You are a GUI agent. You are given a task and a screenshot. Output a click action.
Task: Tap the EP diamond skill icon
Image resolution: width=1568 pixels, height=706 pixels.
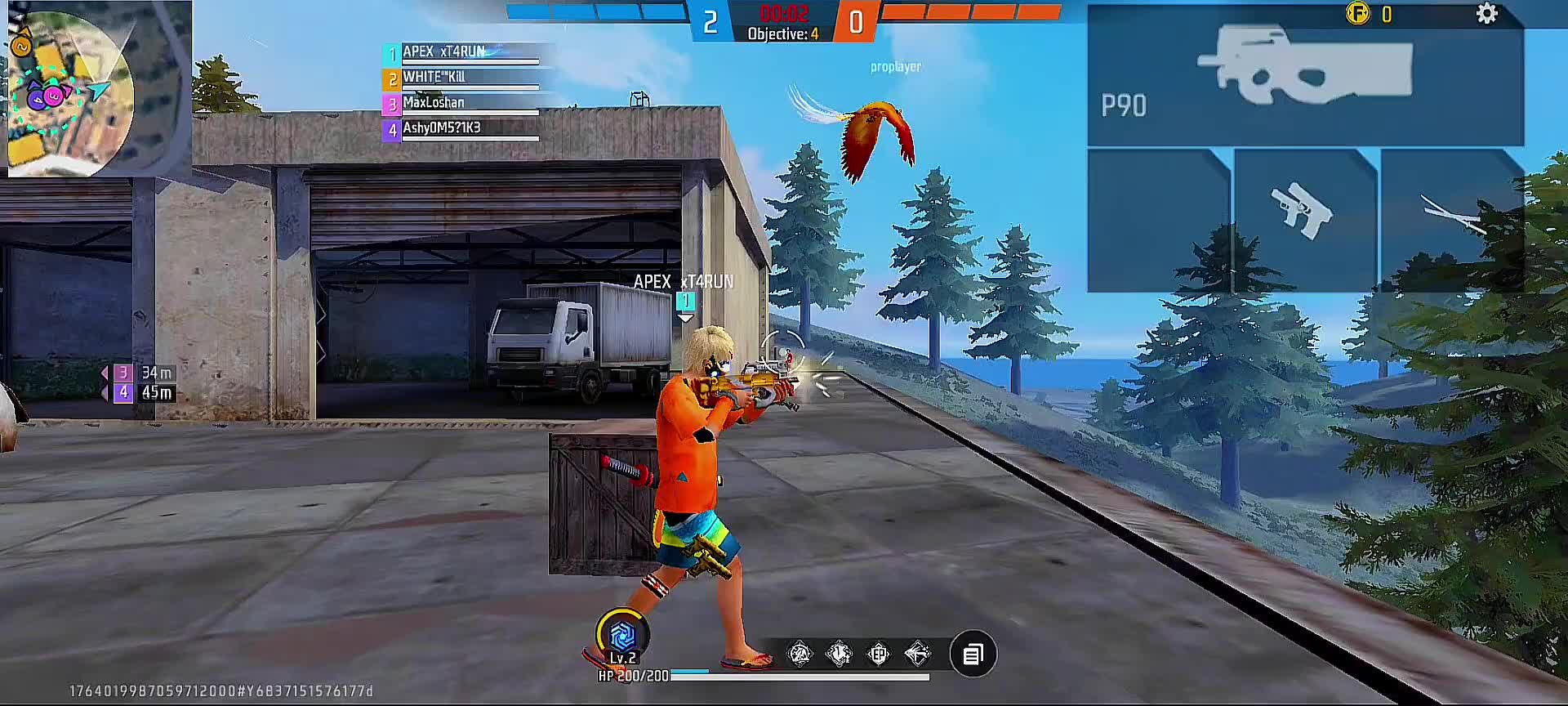point(878,654)
